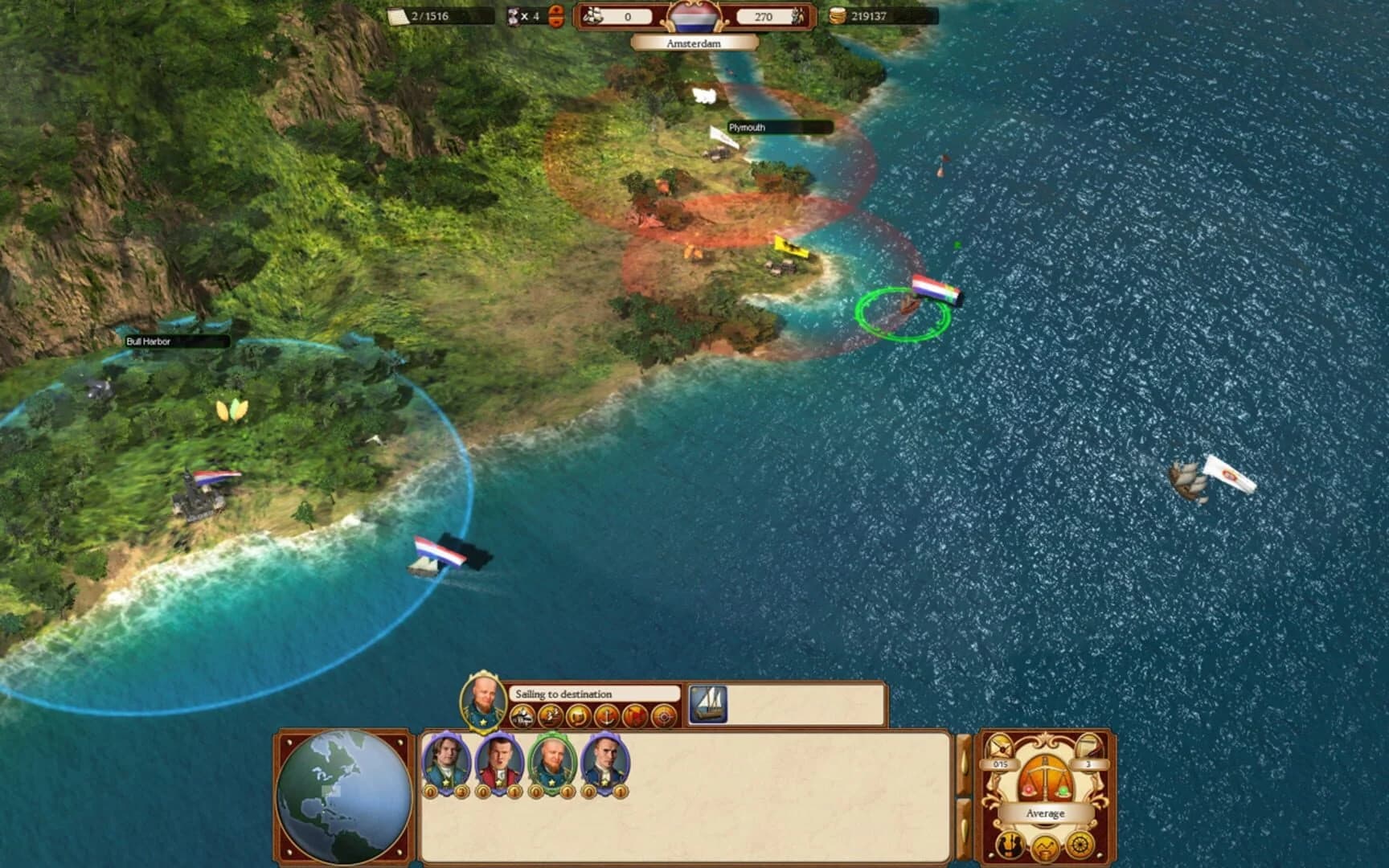Select the ship command icon next to the portrait
Screen dimensions: 1389x868
(x=522, y=716)
